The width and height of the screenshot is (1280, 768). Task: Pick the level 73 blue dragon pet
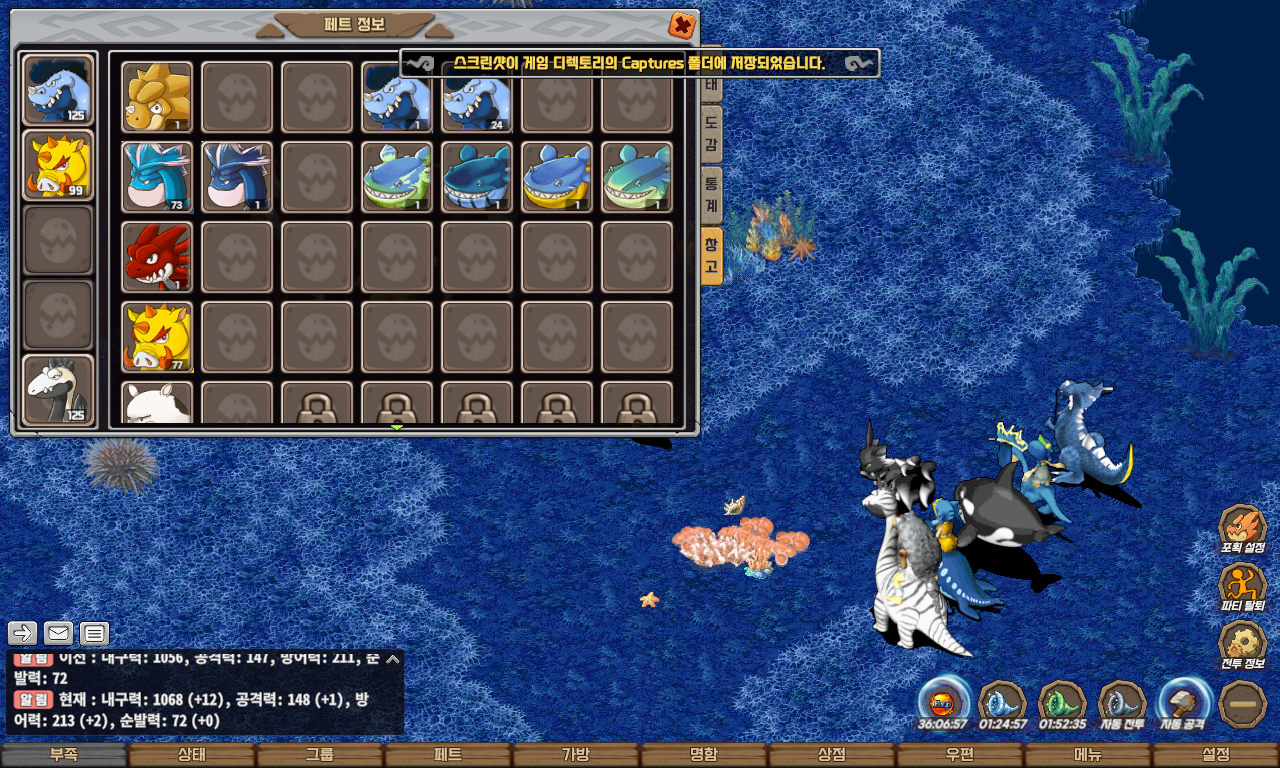[x=157, y=177]
